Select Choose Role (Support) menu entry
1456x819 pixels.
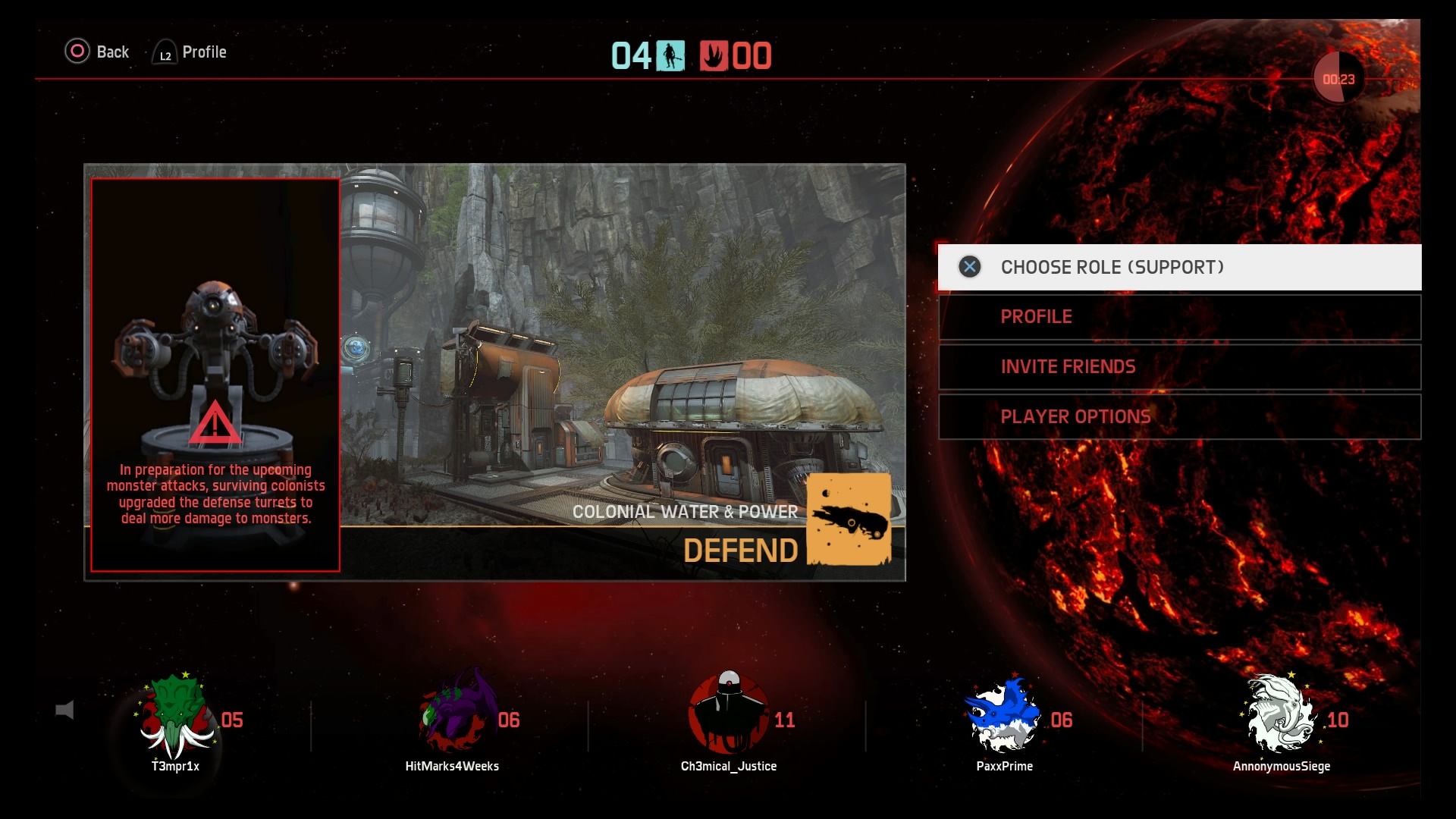coord(1179,267)
